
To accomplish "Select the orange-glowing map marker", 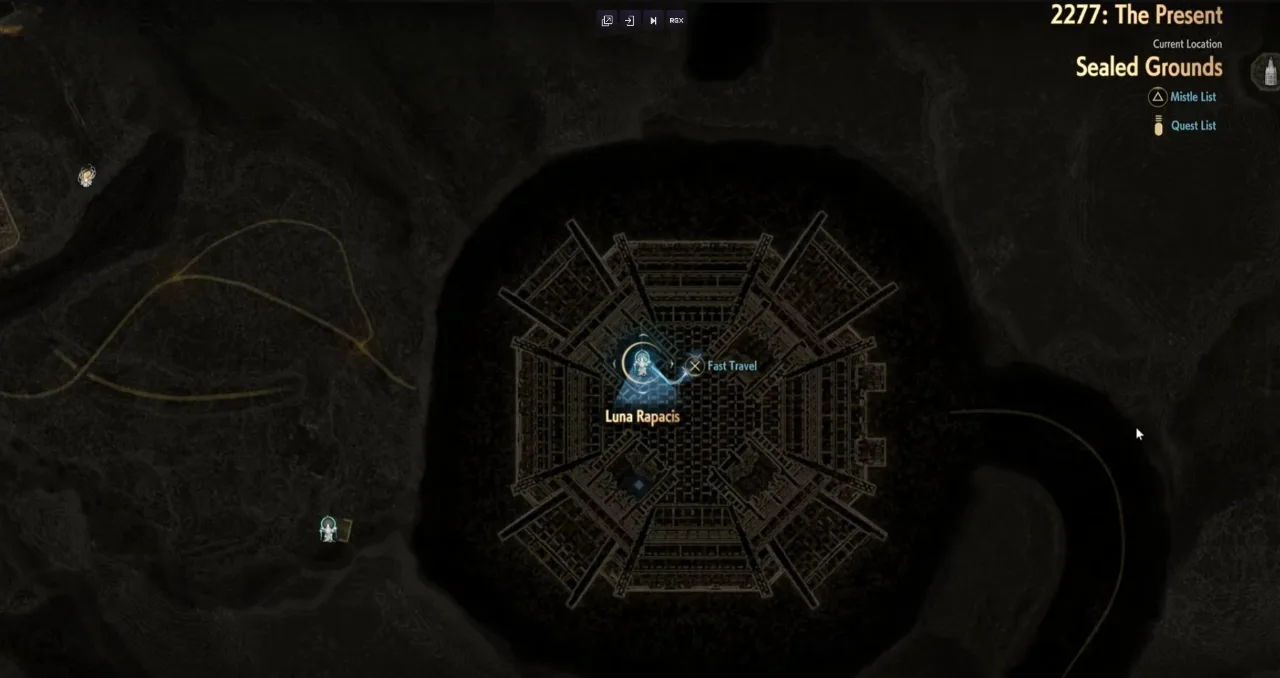I will click(x=87, y=177).
